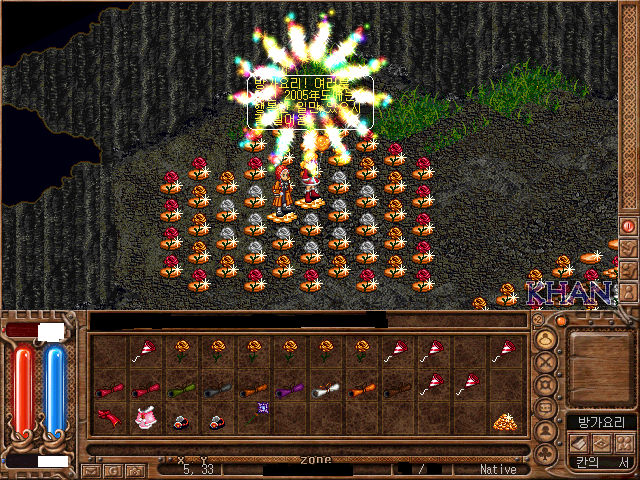Open the person portrait round button

click(x=546, y=431)
